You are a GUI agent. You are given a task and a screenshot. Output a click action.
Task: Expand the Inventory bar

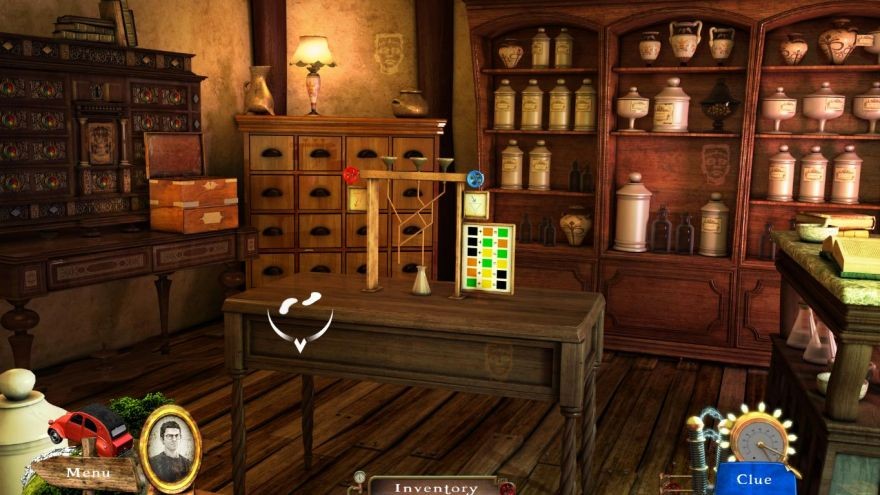pyautogui.click(x=434, y=487)
